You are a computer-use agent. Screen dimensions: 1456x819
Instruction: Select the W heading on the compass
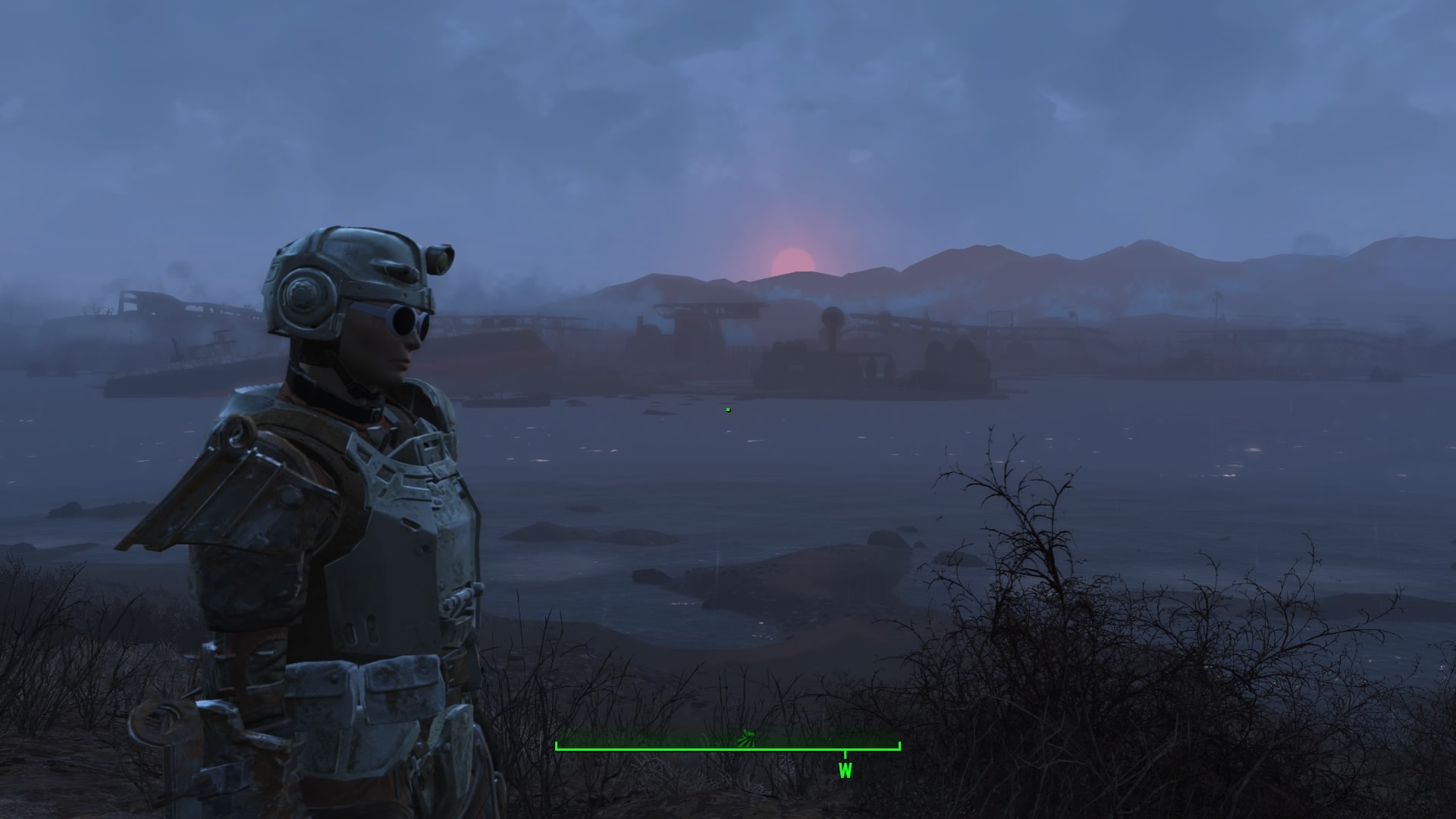[x=845, y=770]
